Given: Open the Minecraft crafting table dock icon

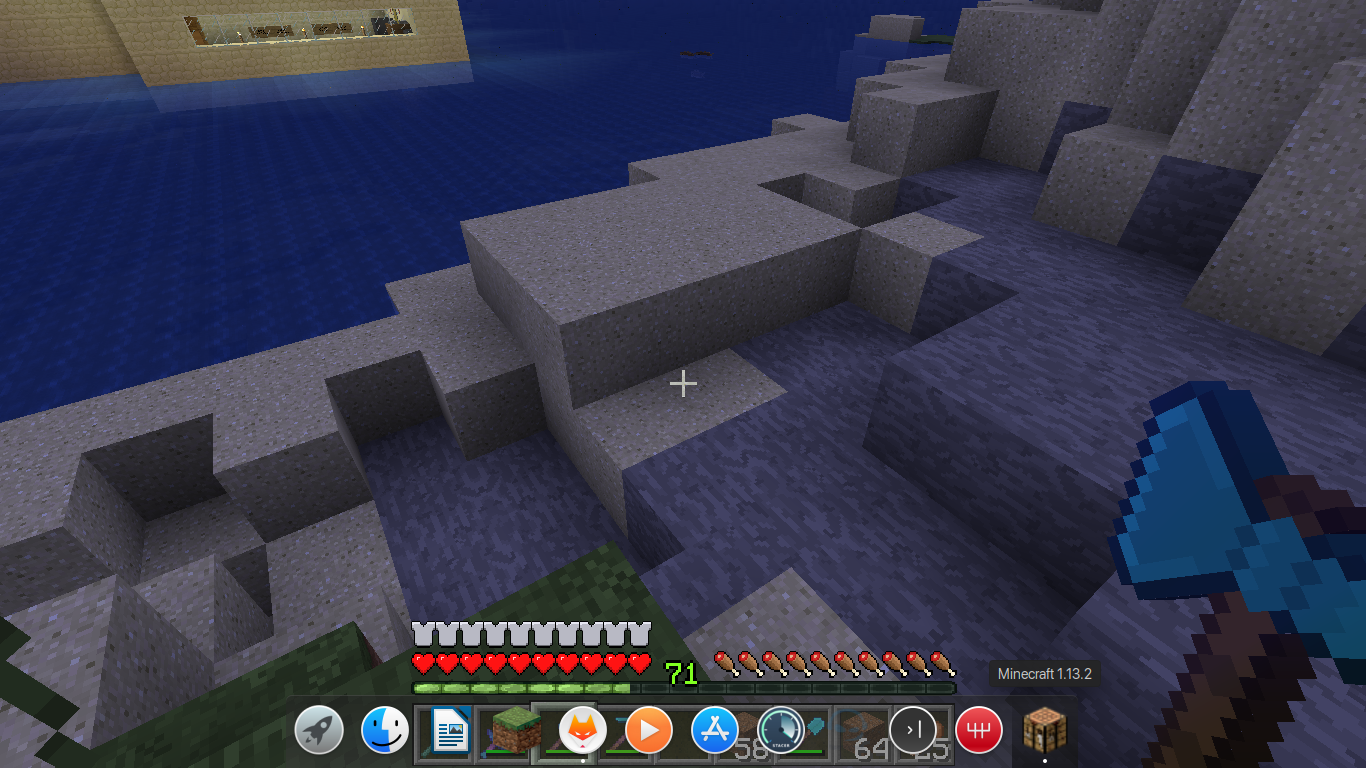Looking at the screenshot, I should click(1045, 731).
